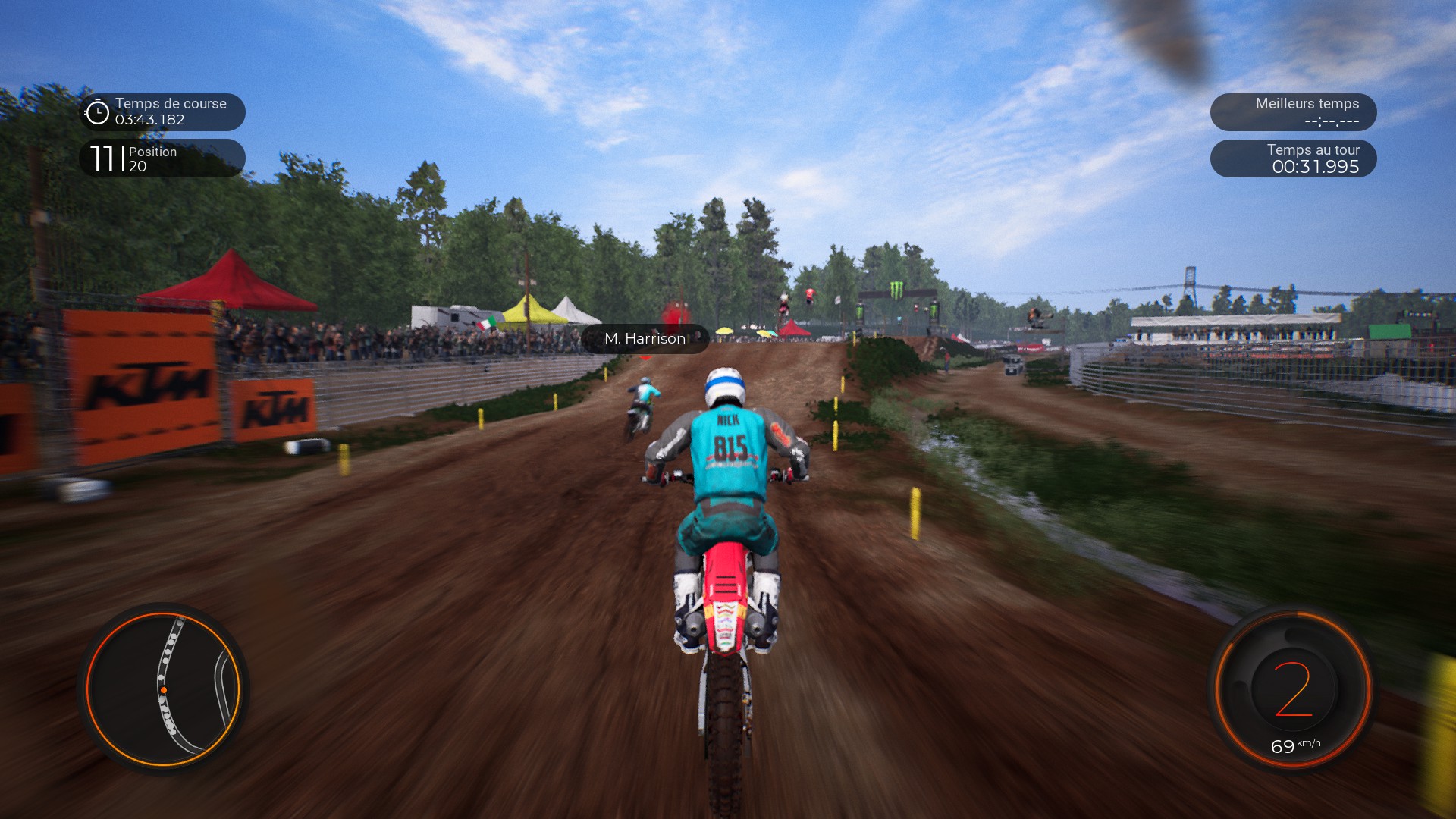Click the circular track minimap

coord(163,689)
